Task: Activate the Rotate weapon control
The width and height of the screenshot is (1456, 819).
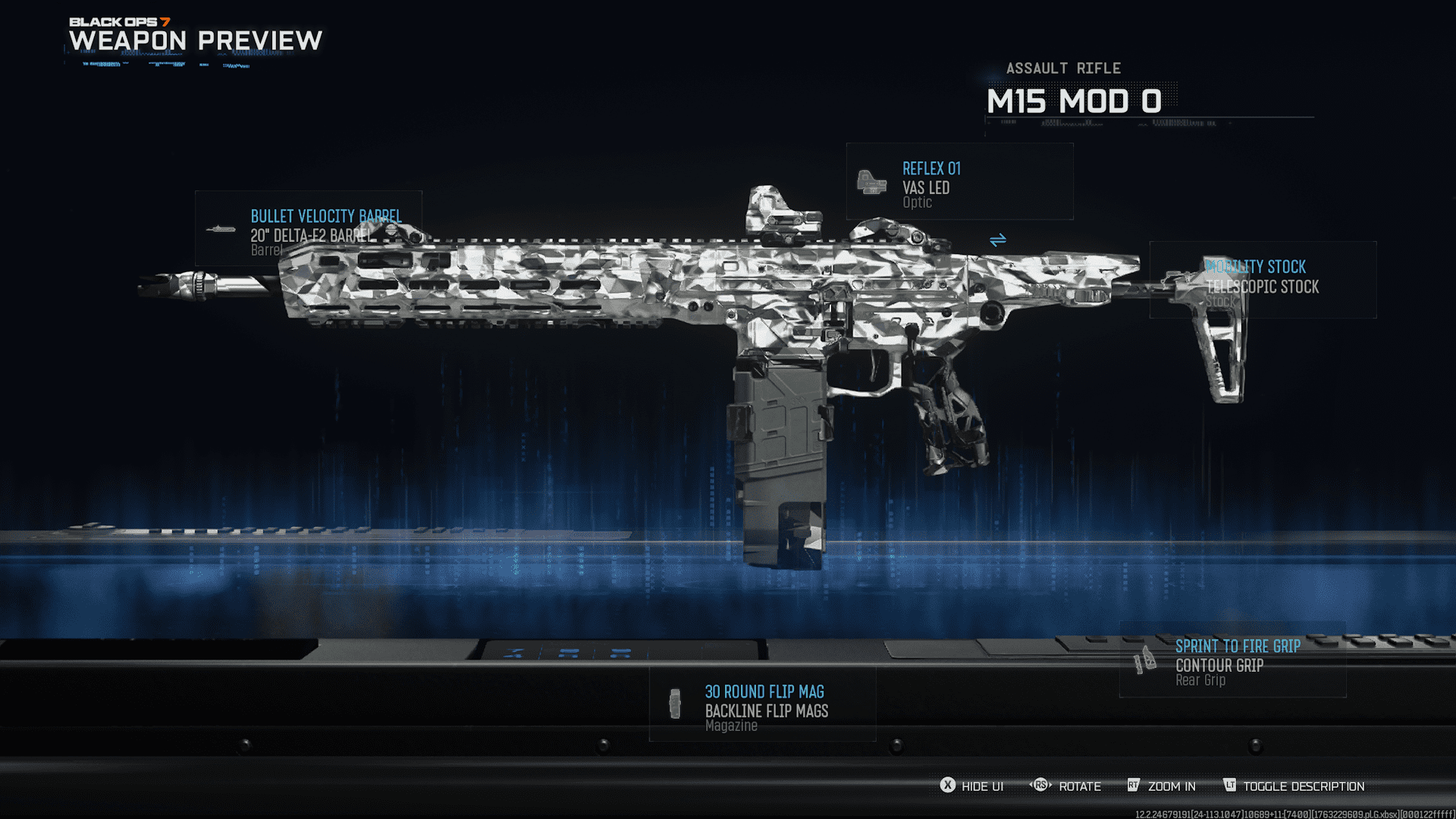Action: [x=1065, y=786]
